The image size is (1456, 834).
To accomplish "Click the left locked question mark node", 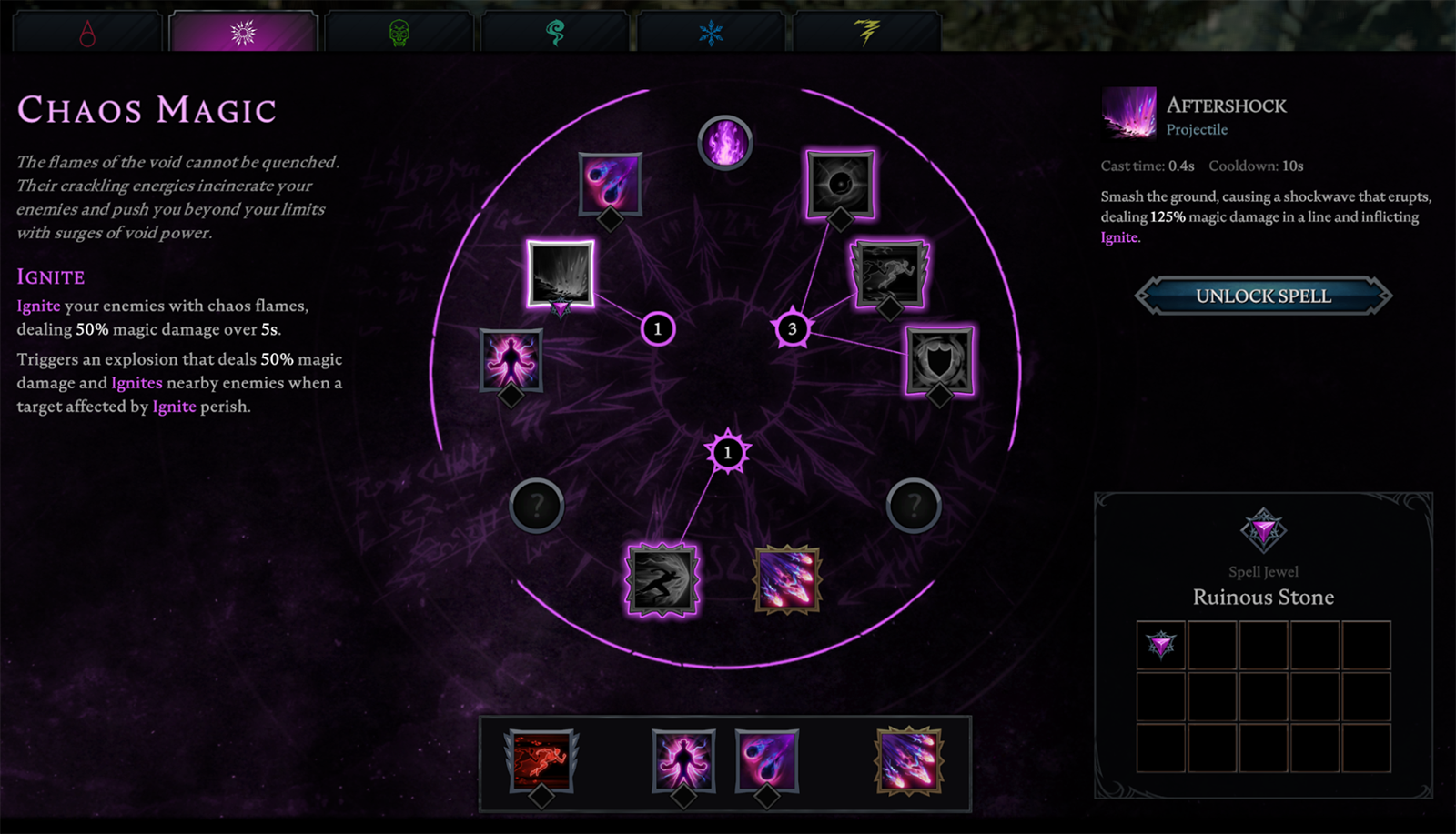I will [537, 505].
